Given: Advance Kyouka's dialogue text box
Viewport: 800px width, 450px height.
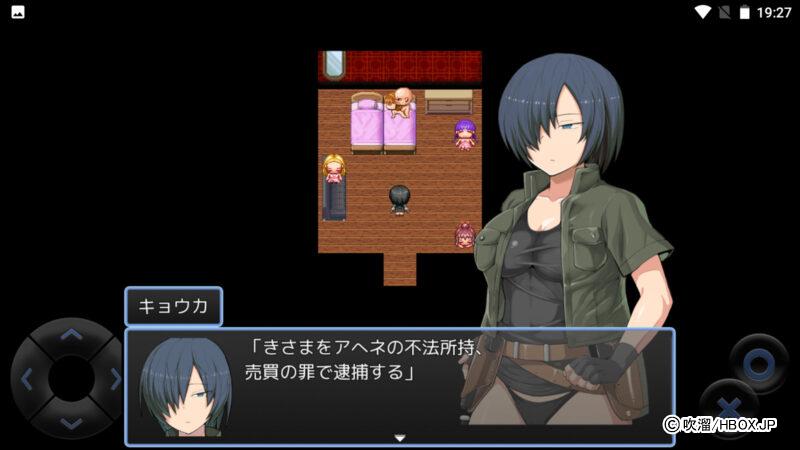Looking at the screenshot, I should 400,386.
